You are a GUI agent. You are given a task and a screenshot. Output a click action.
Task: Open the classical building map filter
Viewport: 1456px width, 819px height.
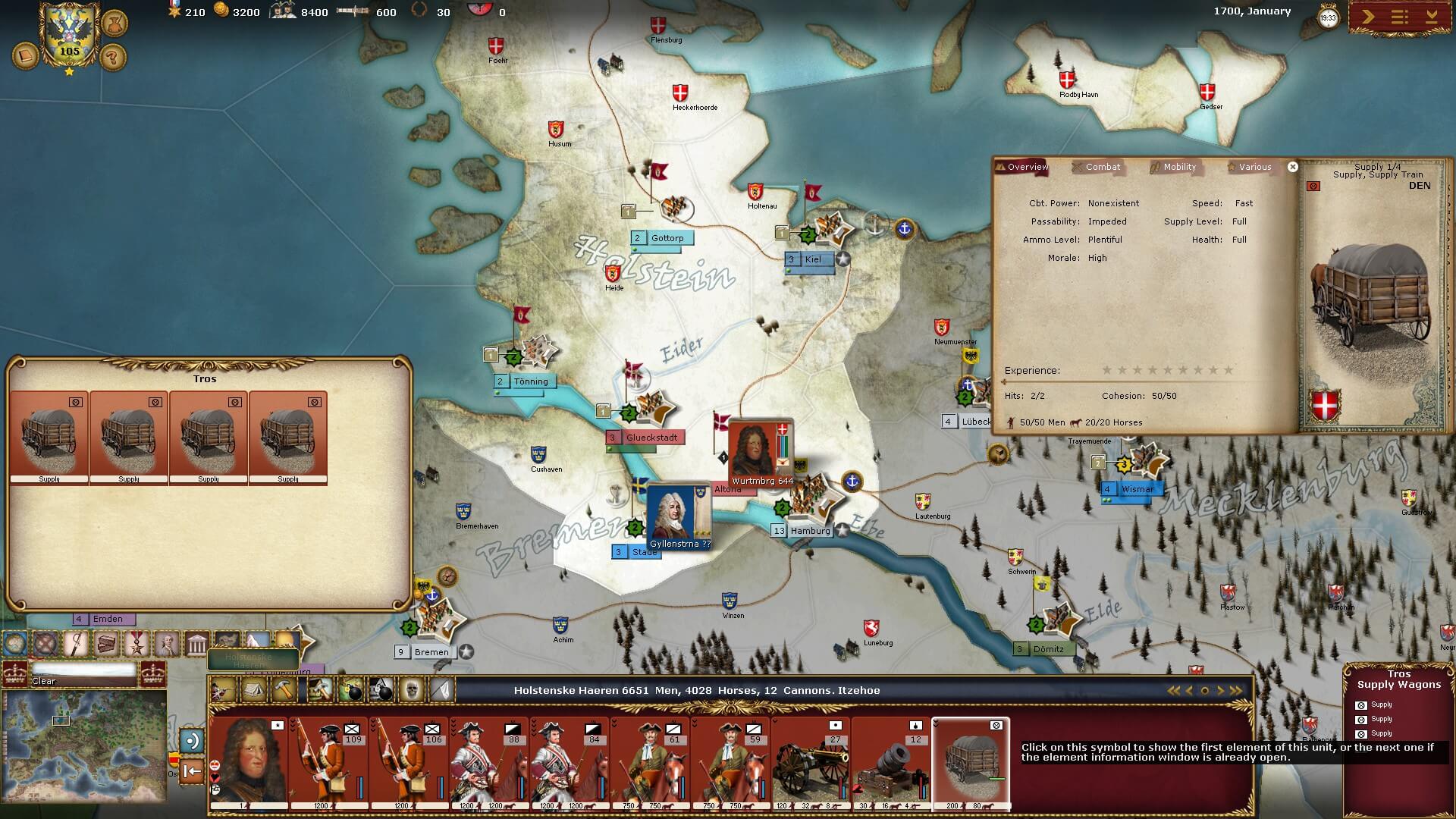pyautogui.click(x=196, y=645)
